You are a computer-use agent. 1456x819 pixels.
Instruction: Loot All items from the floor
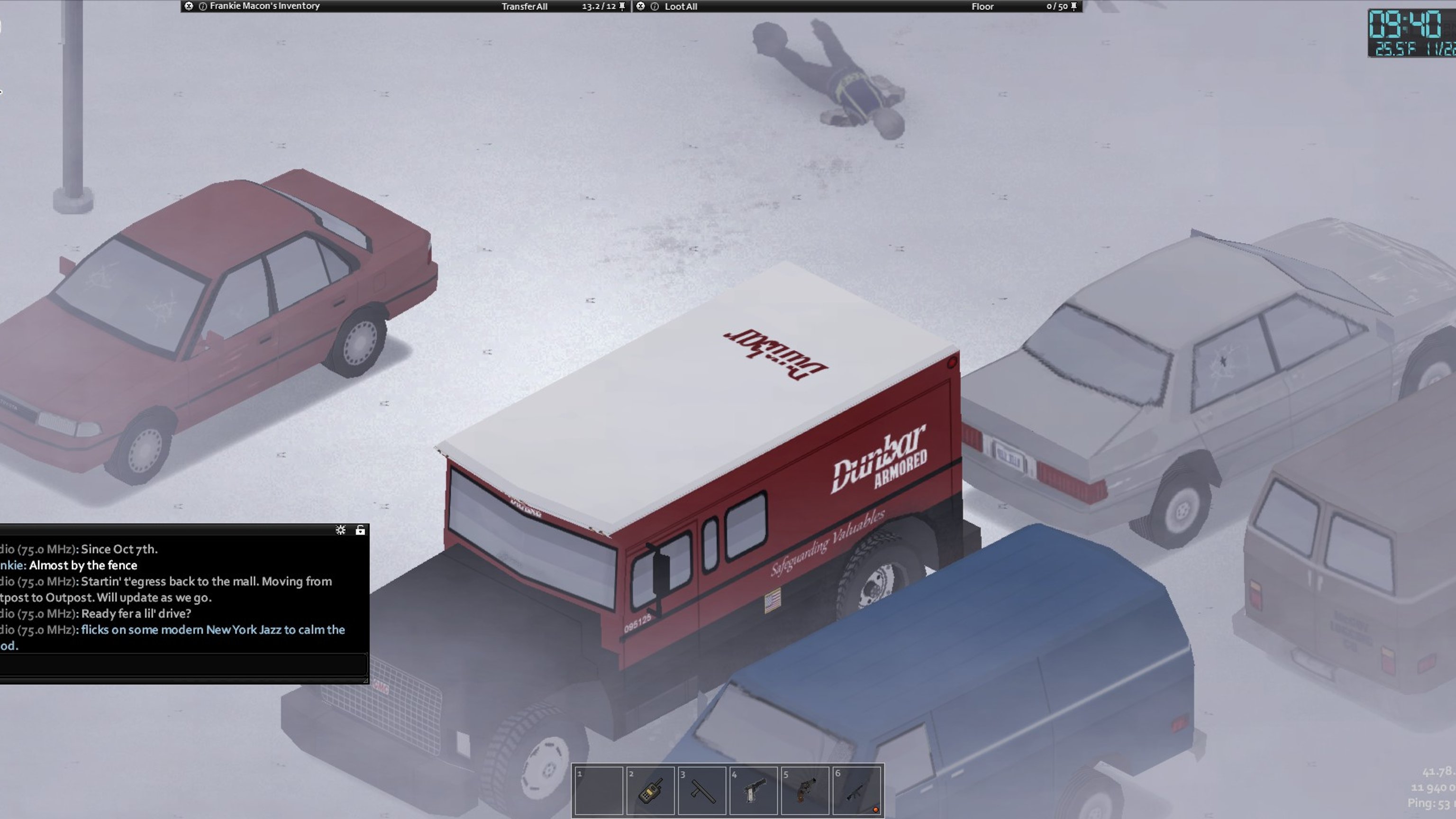(681, 6)
